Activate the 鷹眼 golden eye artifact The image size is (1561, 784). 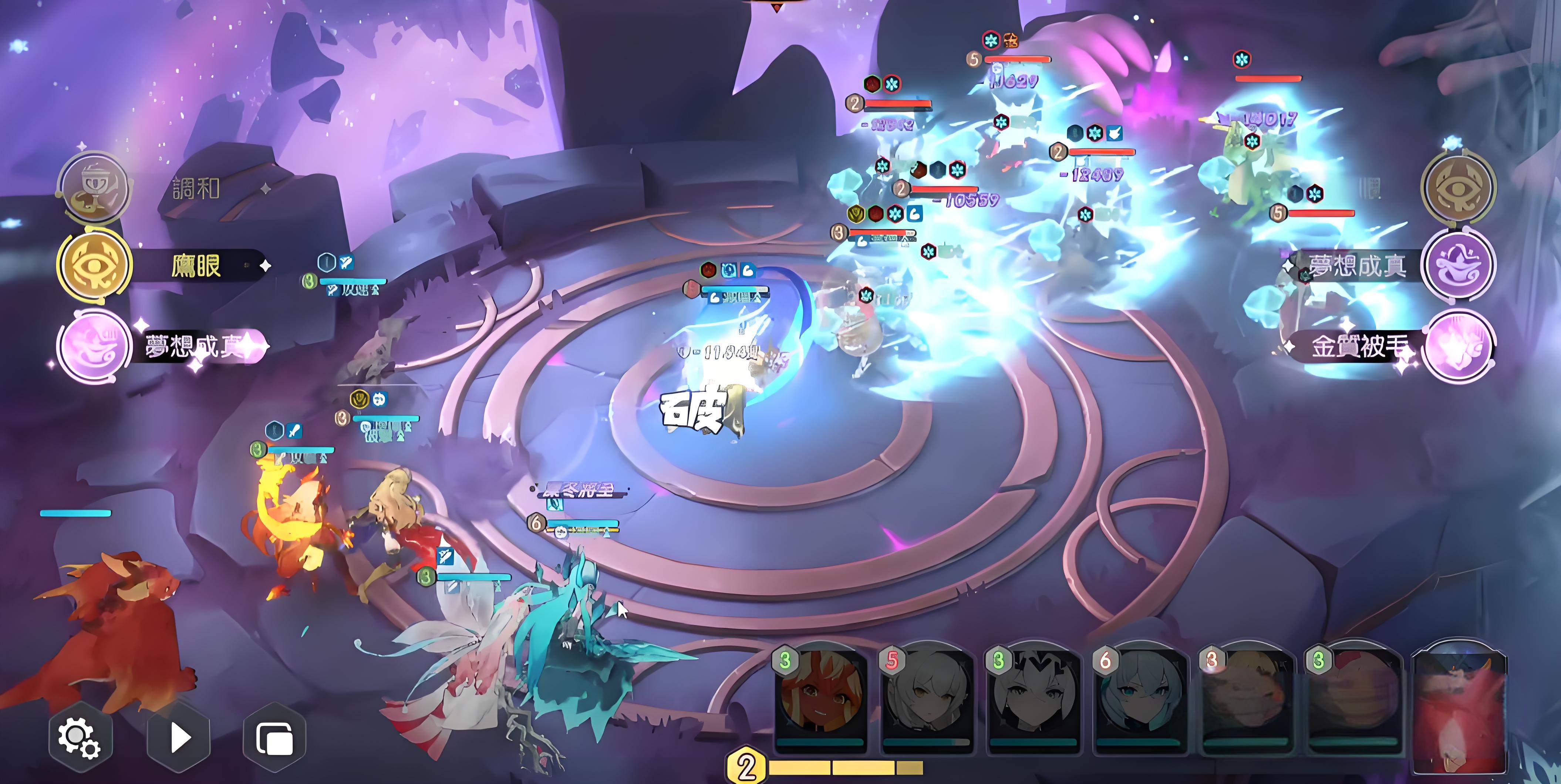tap(95, 265)
